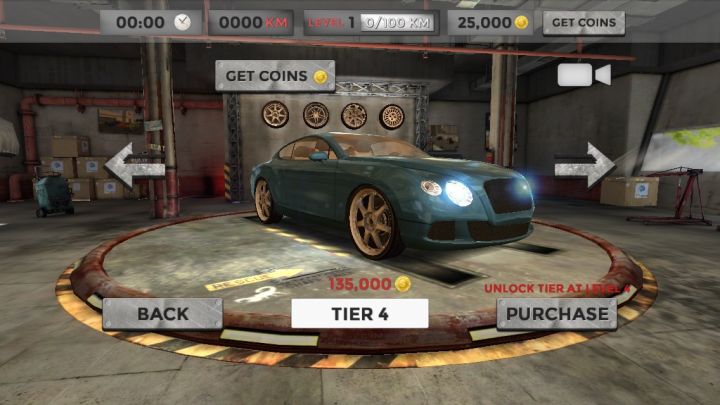Image resolution: width=720 pixels, height=405 pixels.
Task: Click the GET COINS button with the coin icon
Action: (x=275, y=76)
